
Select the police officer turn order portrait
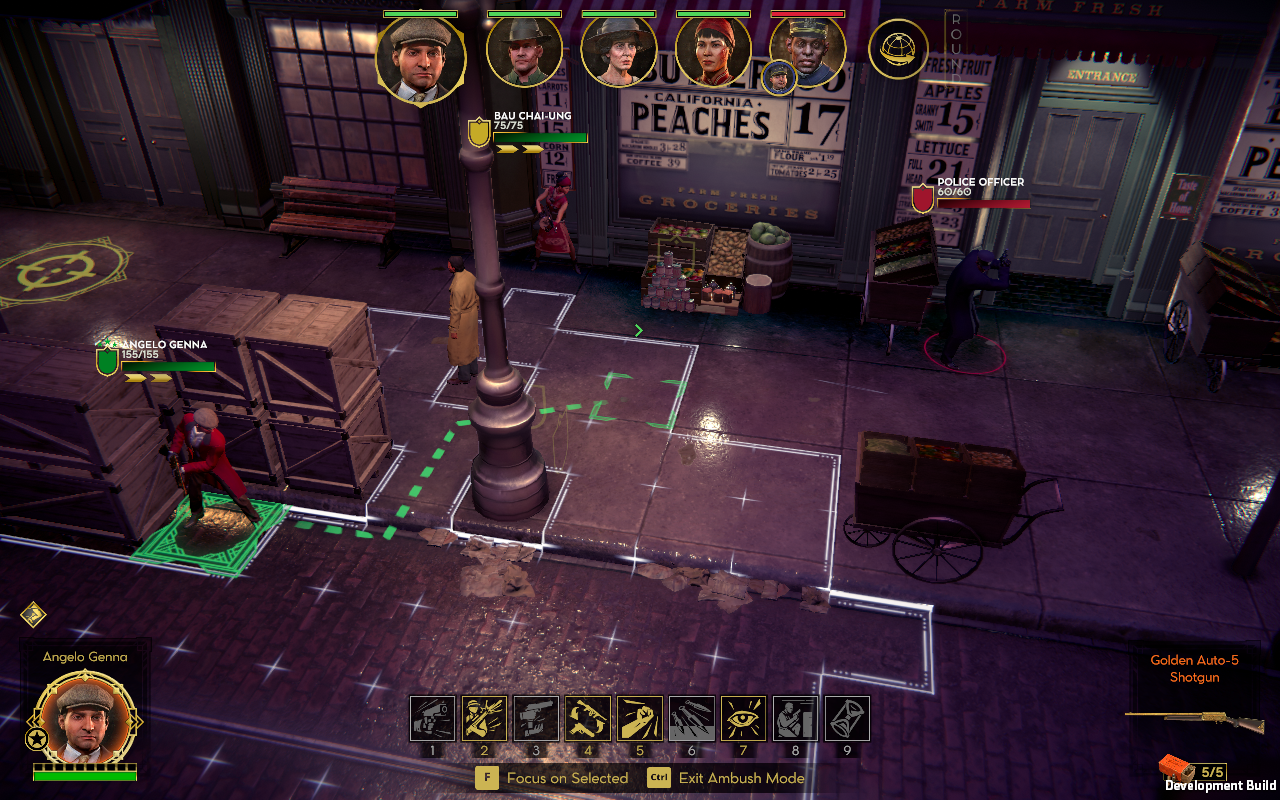pos(808,50)
